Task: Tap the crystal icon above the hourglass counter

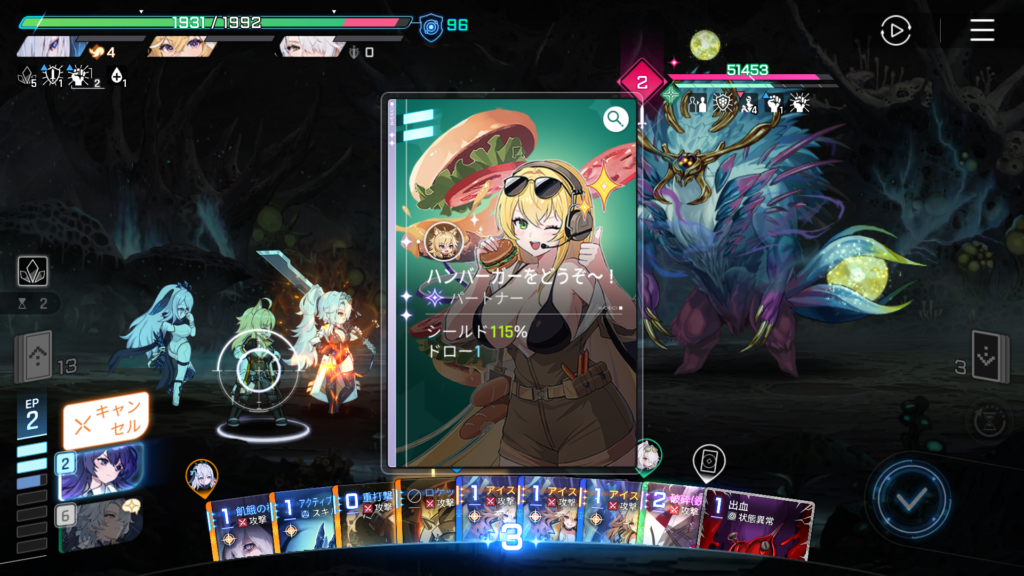Action: click(x=31, y=270)
